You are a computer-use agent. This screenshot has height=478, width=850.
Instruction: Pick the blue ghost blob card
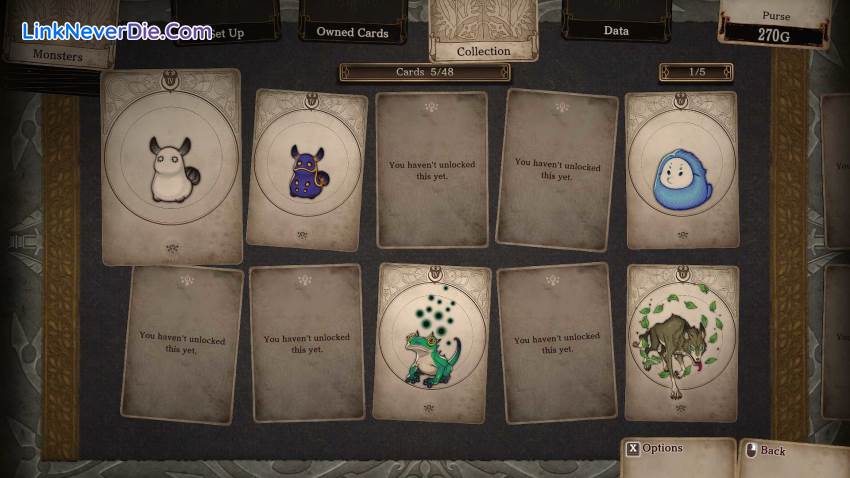[x=681, y=170]
